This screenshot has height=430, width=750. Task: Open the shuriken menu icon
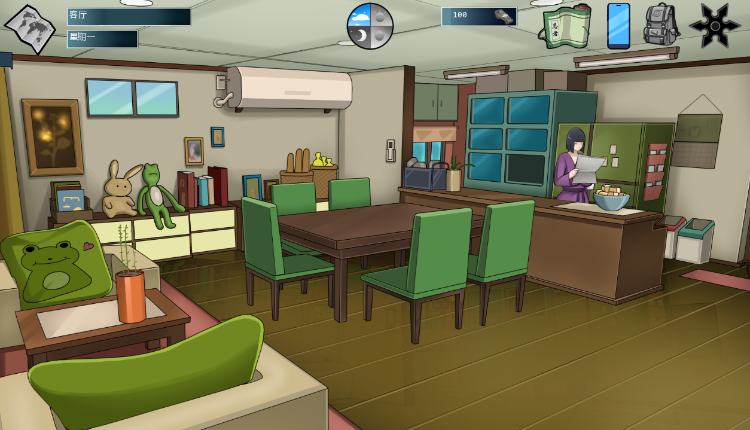(715, 25)
